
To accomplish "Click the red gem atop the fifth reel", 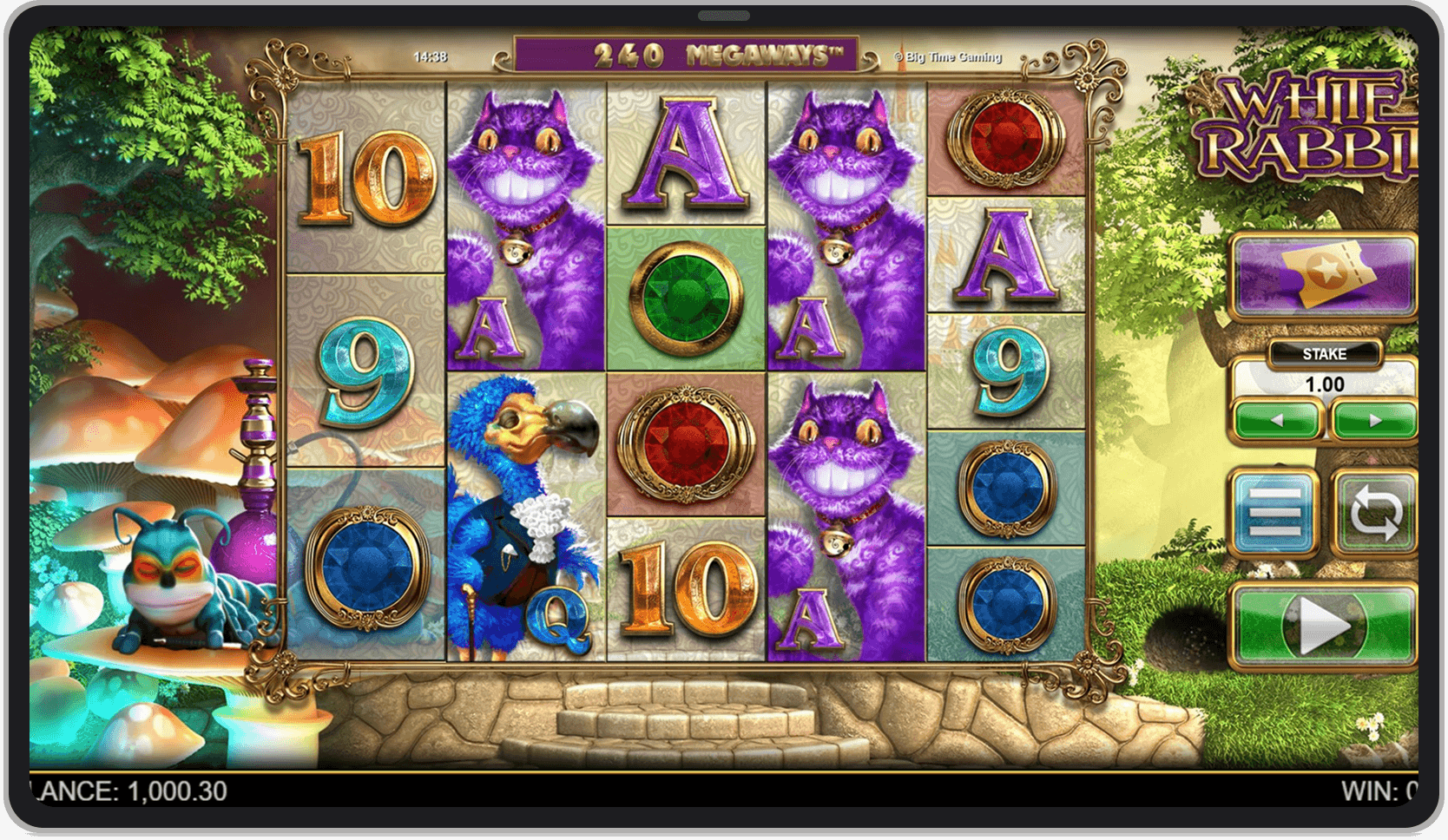I will coord(1003,139).
